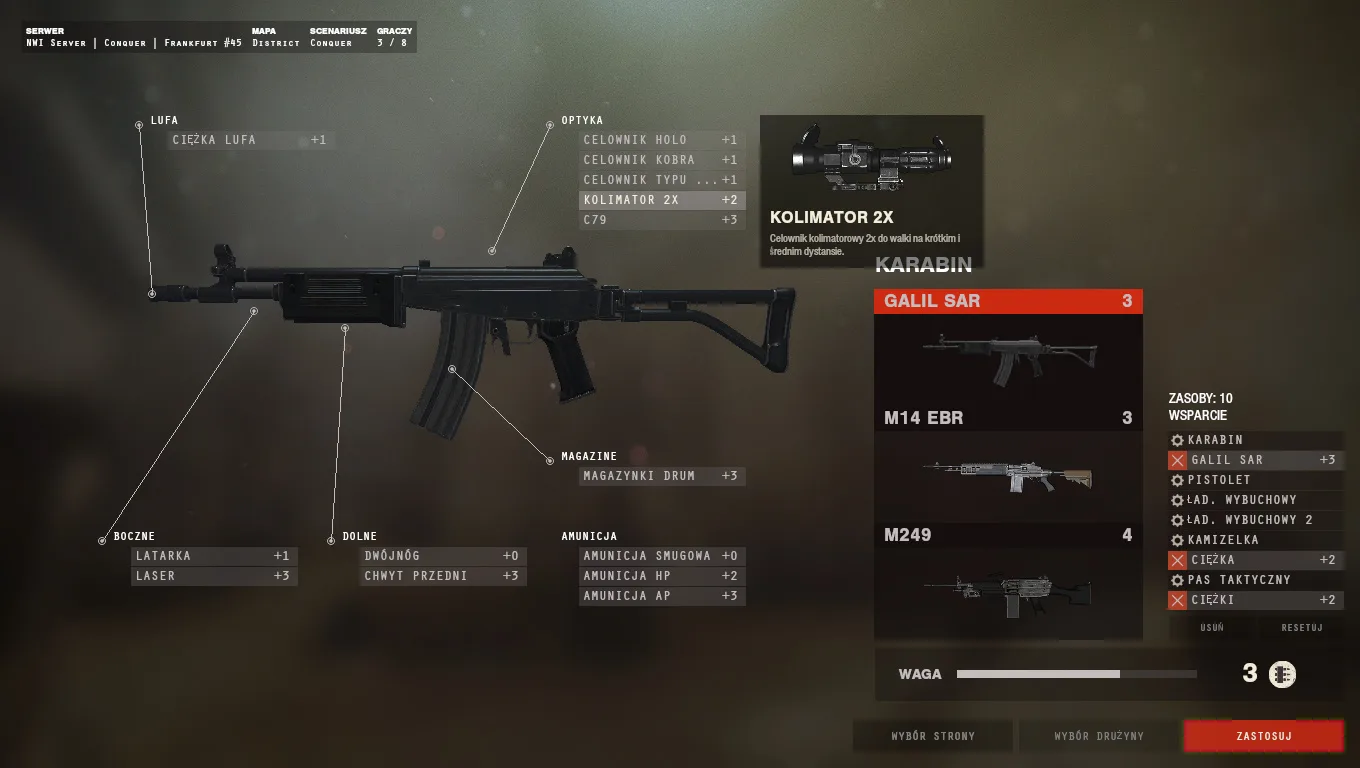Screen dimensions: 1360x768
Task: Apply loadout with the ZASTOSUJ button
Action: point(1263,736)
